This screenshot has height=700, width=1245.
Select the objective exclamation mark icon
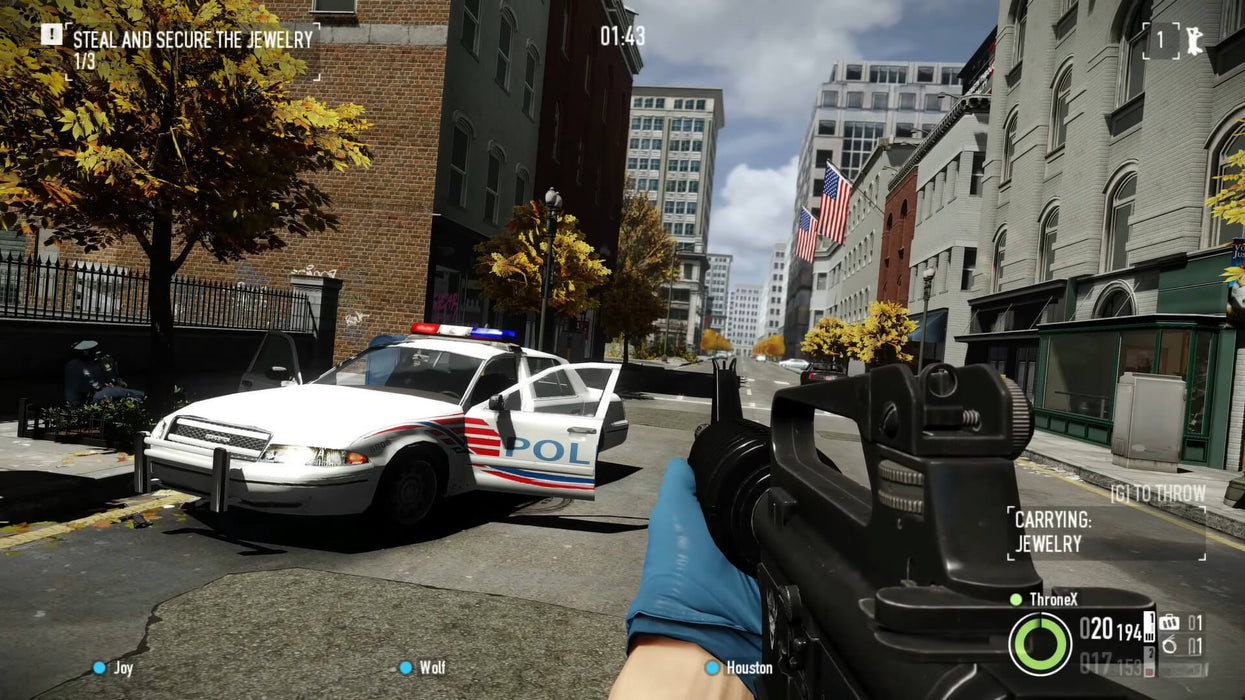click(51, 35)
